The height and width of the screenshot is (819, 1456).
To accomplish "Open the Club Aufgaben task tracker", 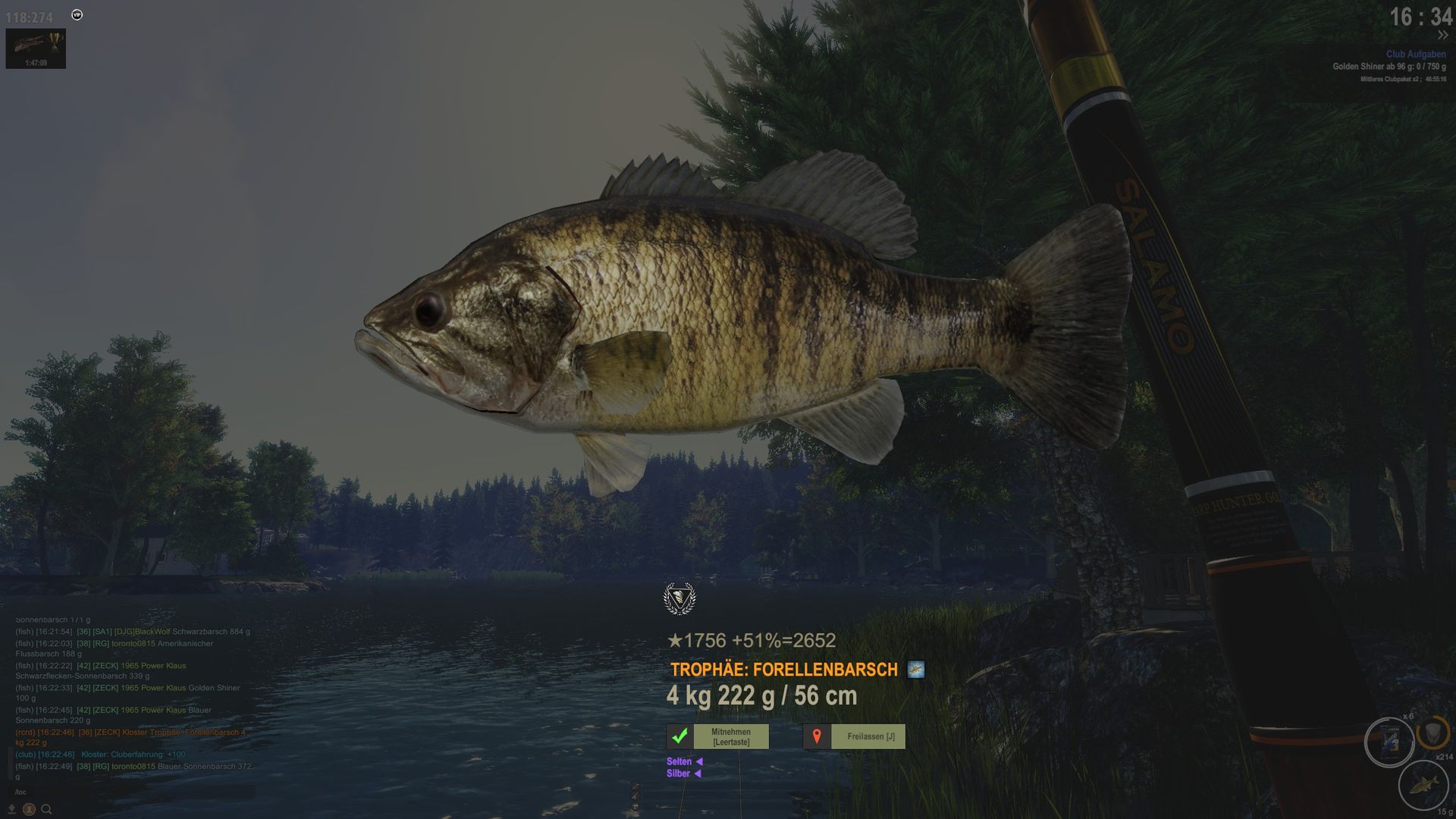I will (1415, 55).
